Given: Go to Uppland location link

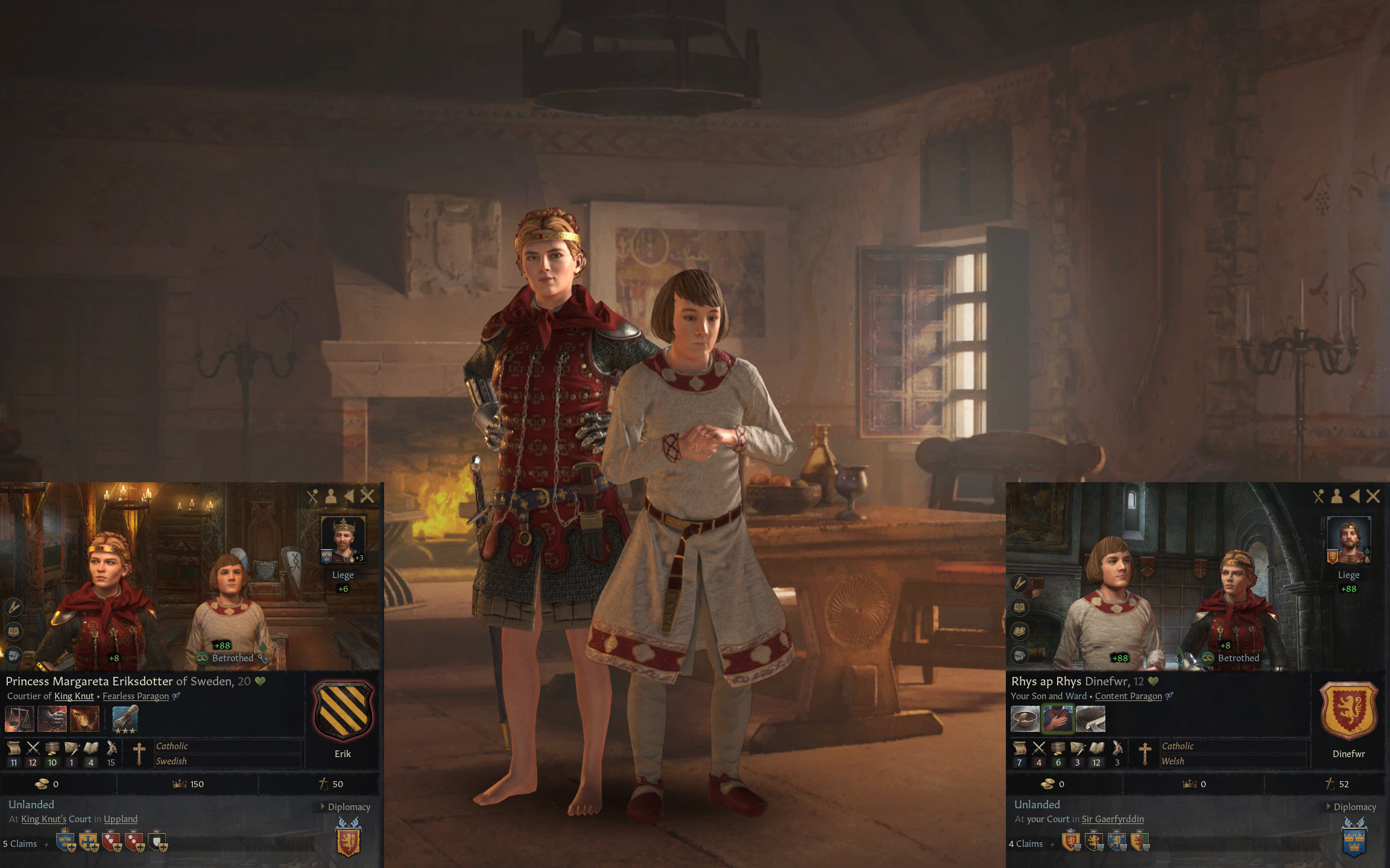Looking at the screenshot, I should (x=121, y=819).
